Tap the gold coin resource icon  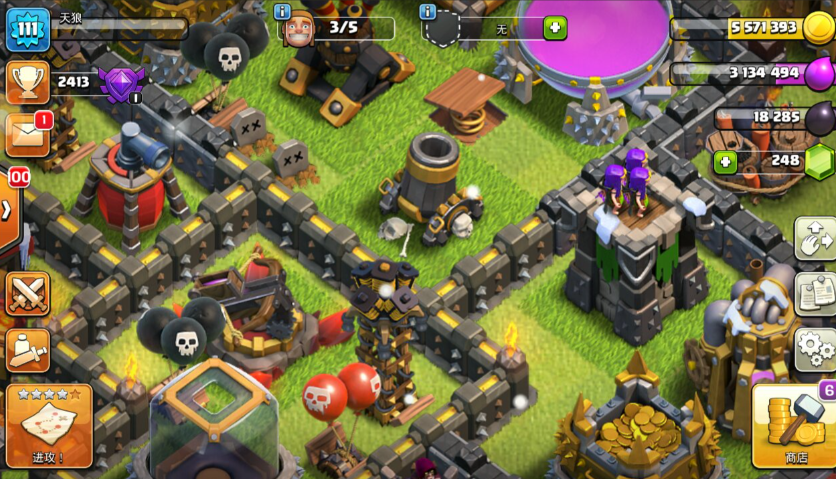tap(818, 27)
